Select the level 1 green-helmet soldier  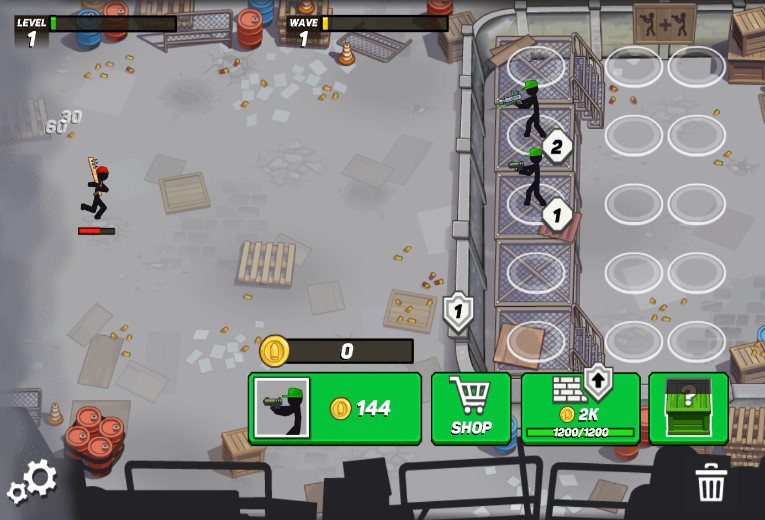pos(533,178)
